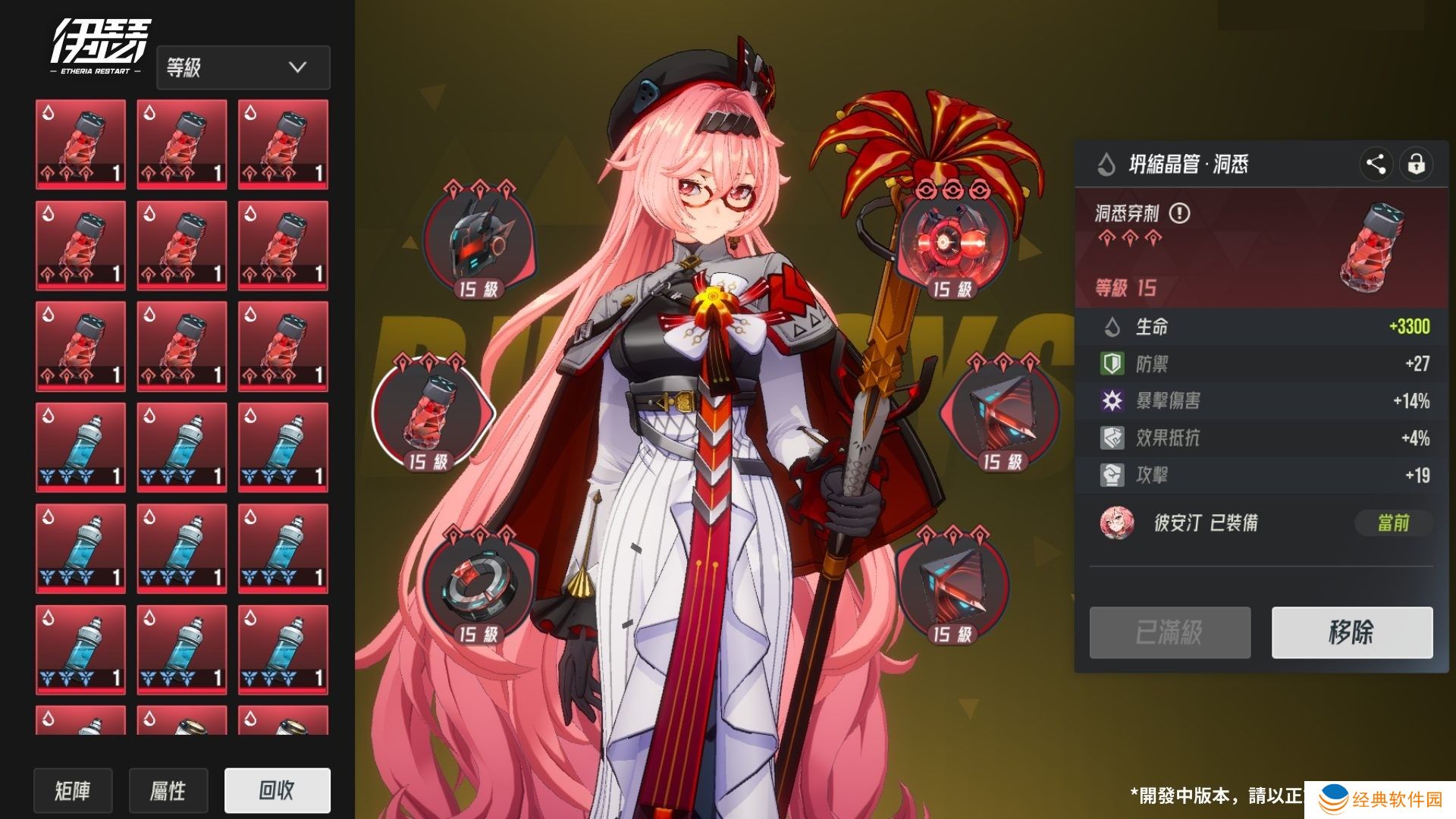
Task: Click the 已滿級 max level button
Action: pos(1169,632)
